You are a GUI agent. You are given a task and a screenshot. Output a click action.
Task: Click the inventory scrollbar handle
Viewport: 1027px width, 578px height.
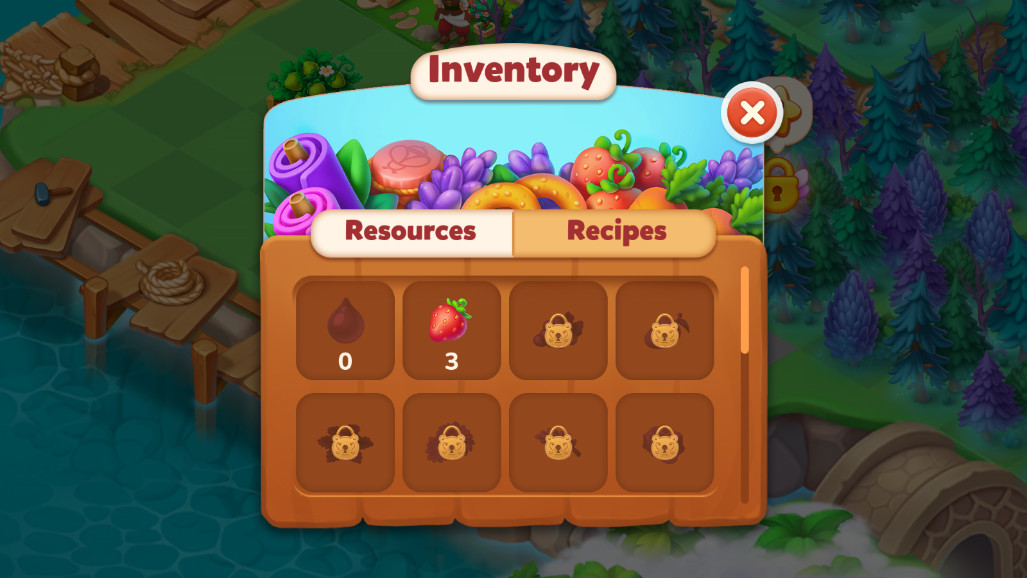[x=744, y=310]
